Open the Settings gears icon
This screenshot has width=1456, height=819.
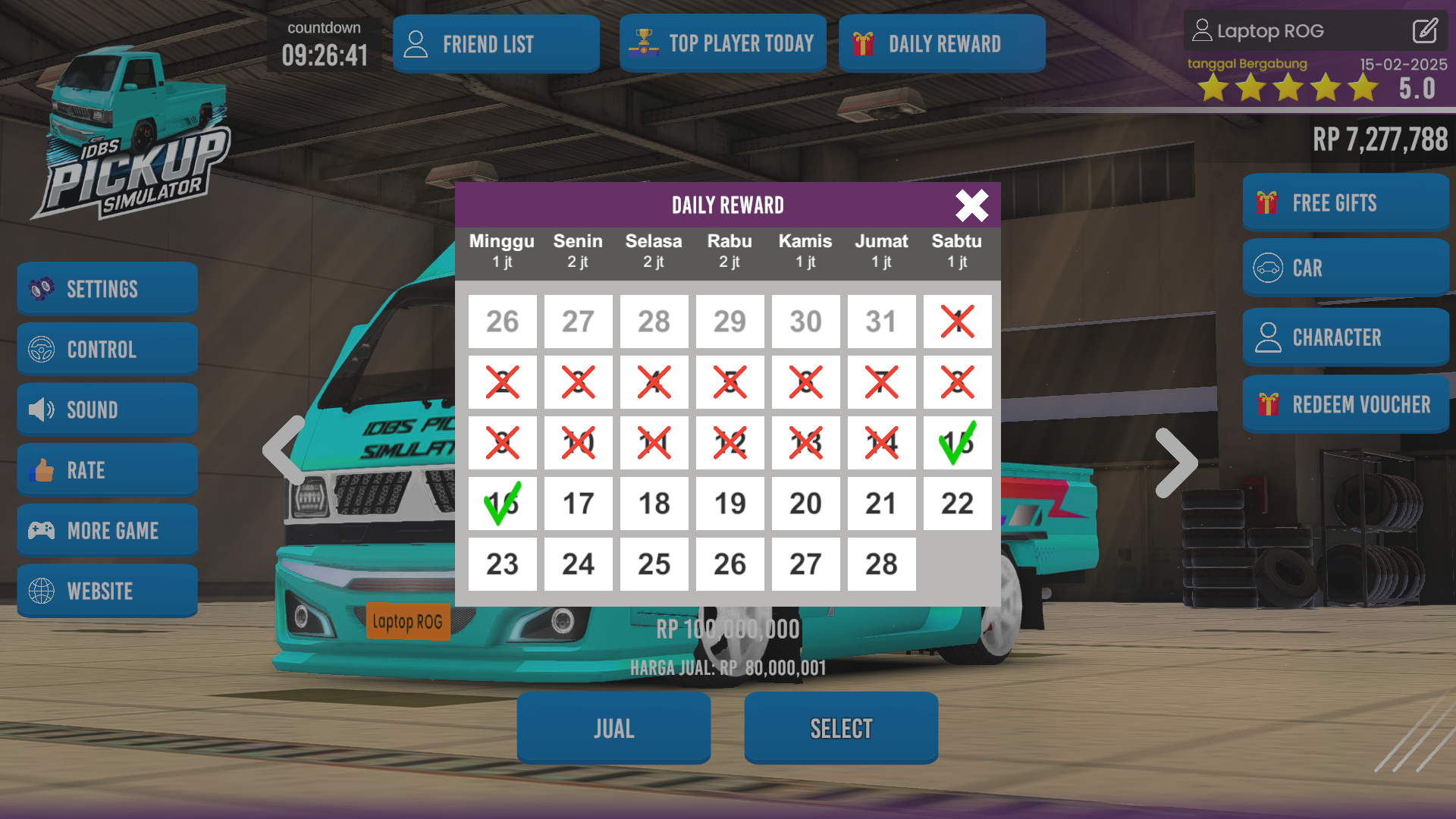click(42, 288)
